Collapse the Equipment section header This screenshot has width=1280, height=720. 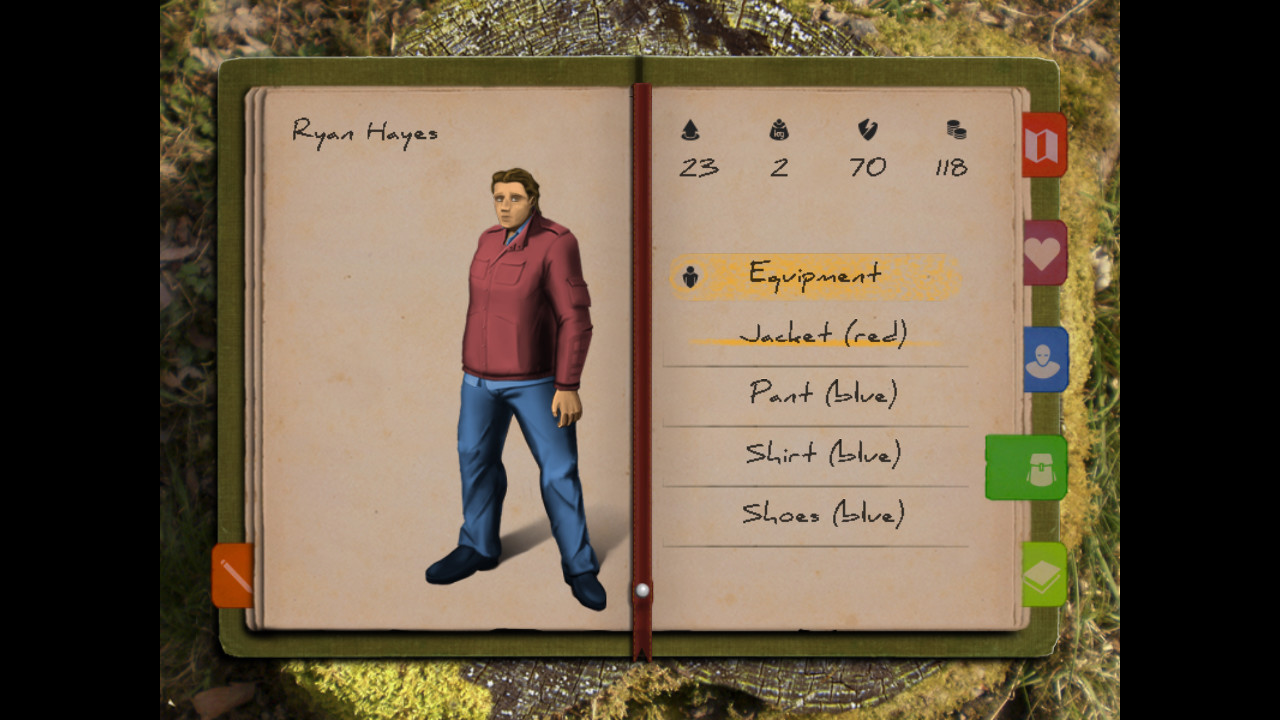(813, 275)
